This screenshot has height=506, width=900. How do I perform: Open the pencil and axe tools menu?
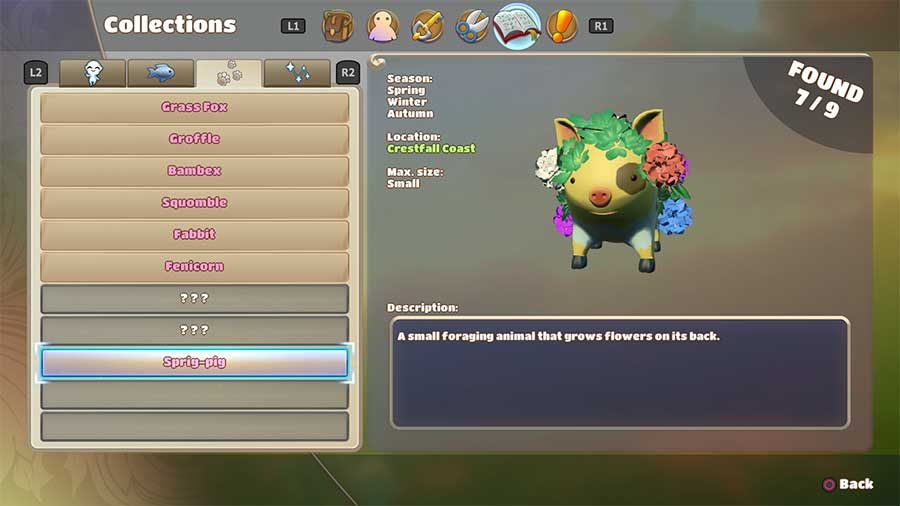point(427,25)
